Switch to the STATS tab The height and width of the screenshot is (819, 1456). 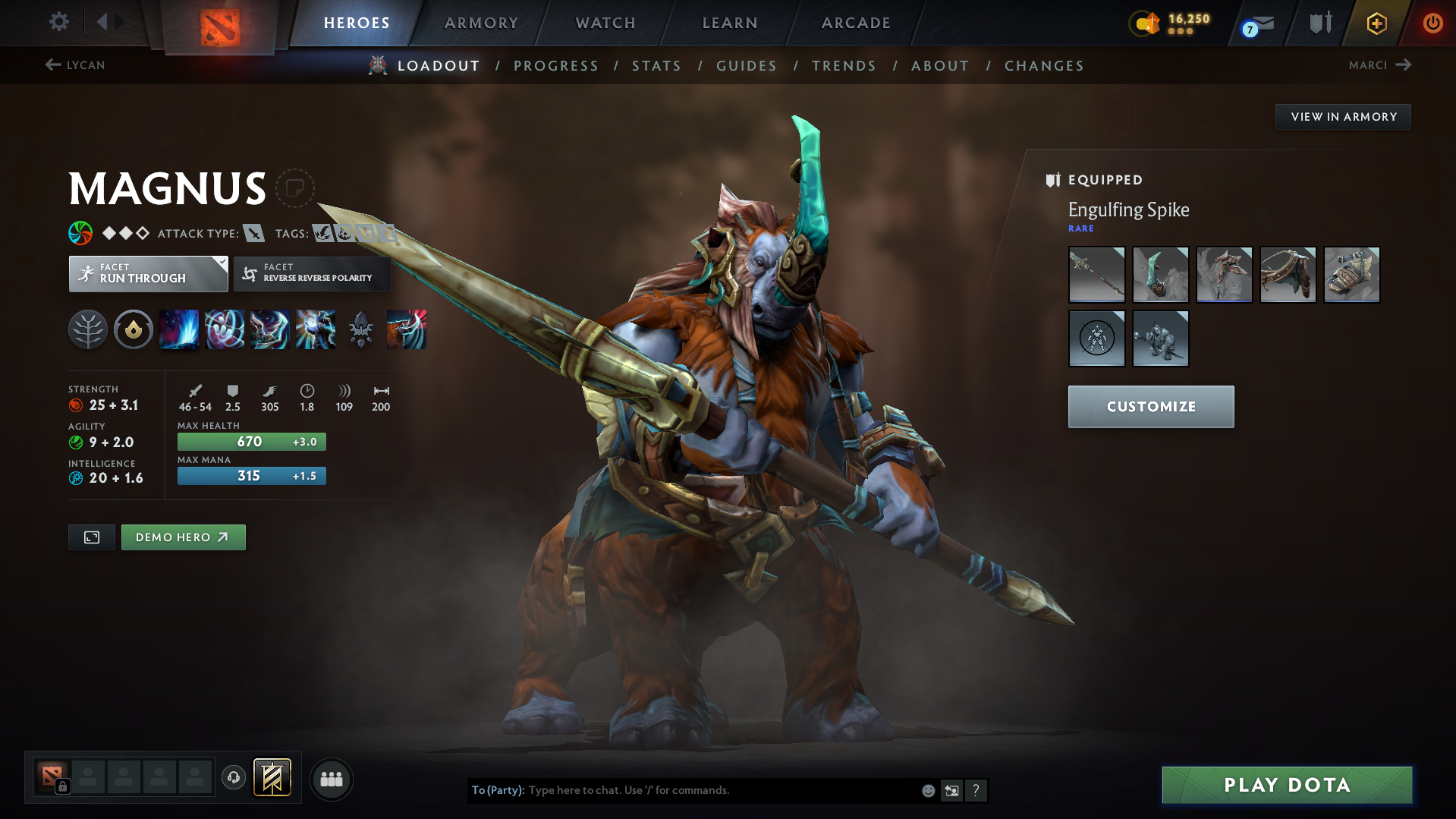656,65
